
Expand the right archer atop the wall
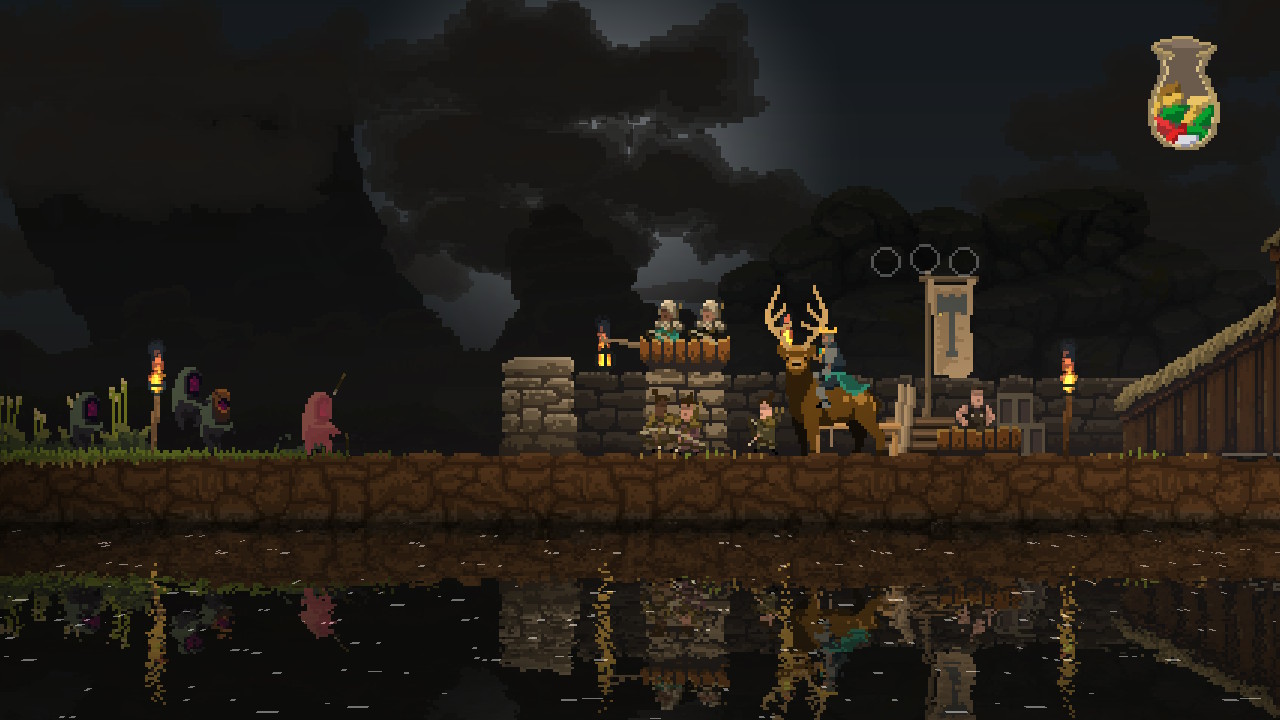click(713, 315)
